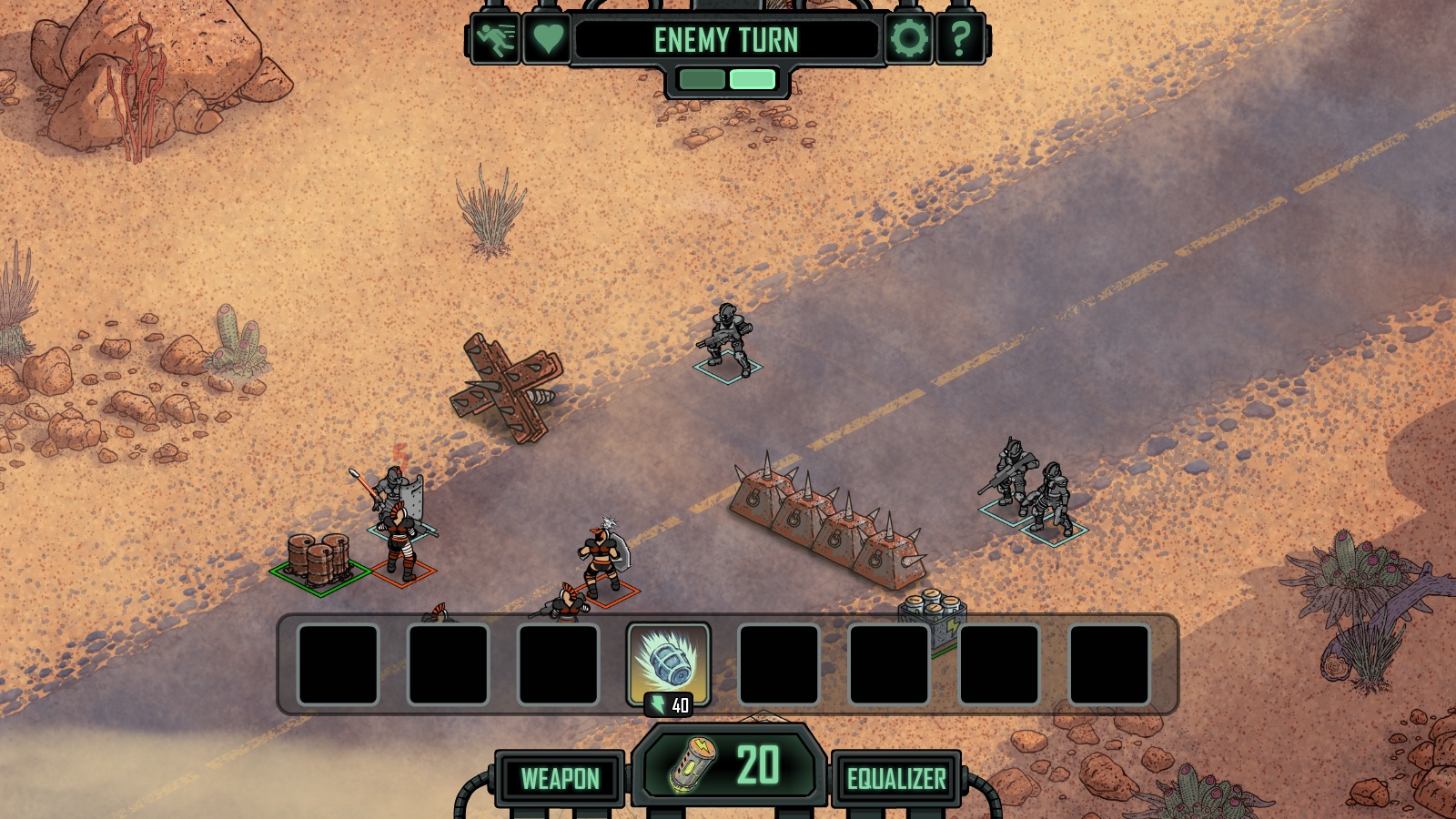Click the running figure retreat icon
This screenshot has width=1456, height=819.
pyautogui.click(x=496, y=39)
